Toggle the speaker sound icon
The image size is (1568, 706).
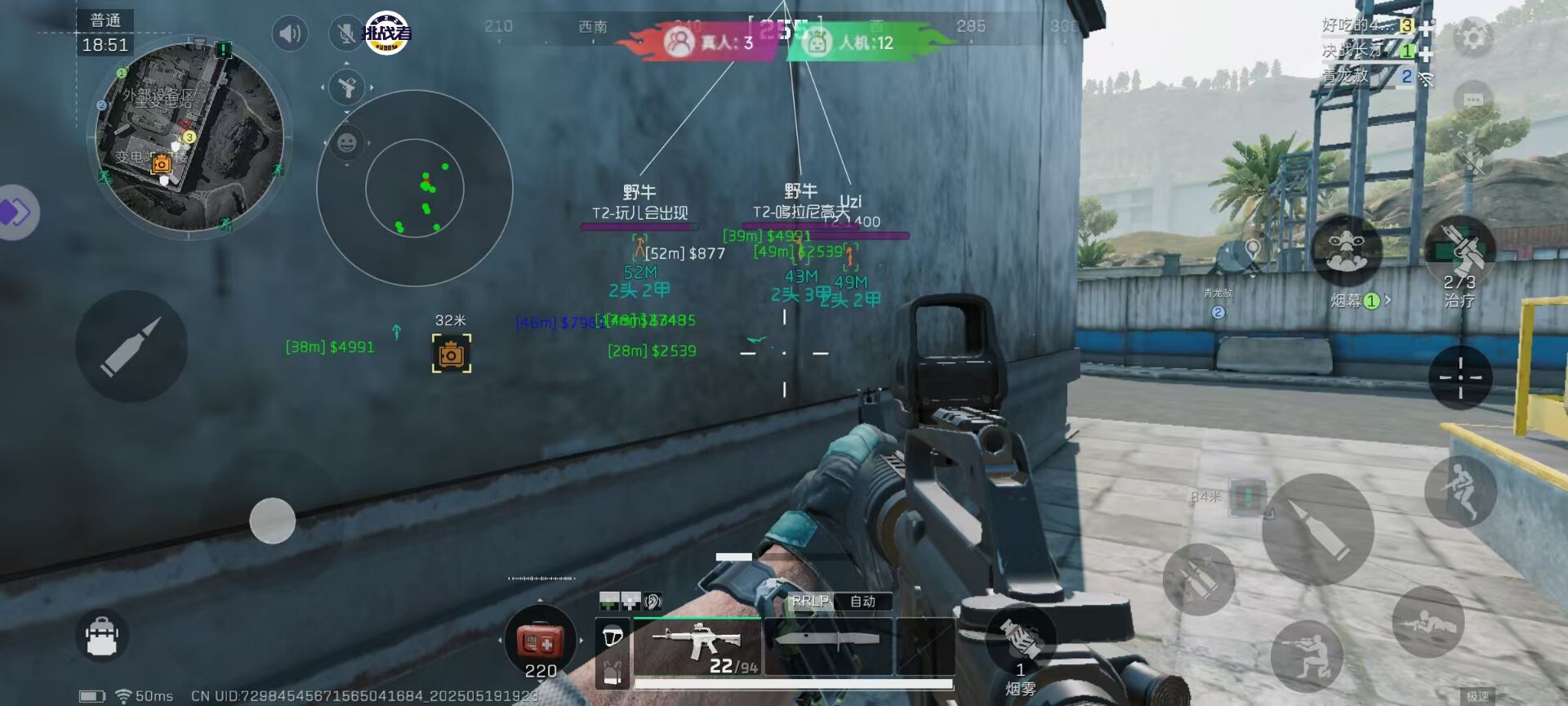[290, 34]
